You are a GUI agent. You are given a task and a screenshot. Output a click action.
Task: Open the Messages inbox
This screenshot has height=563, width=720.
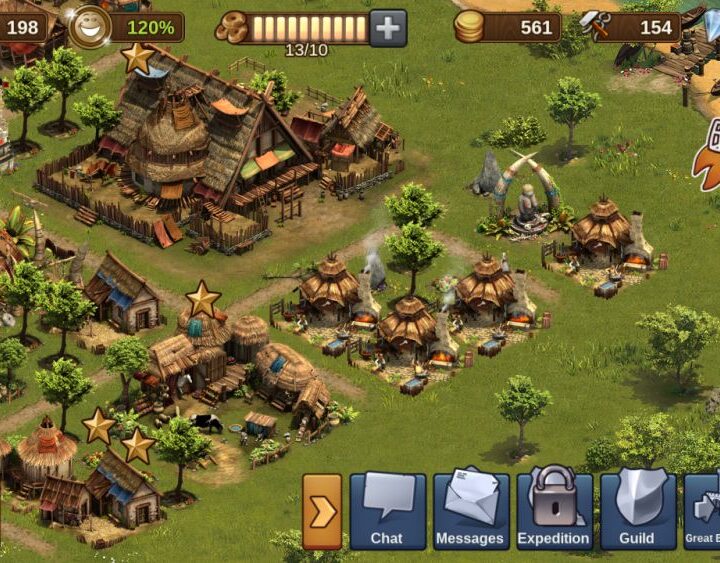point(470,511)
